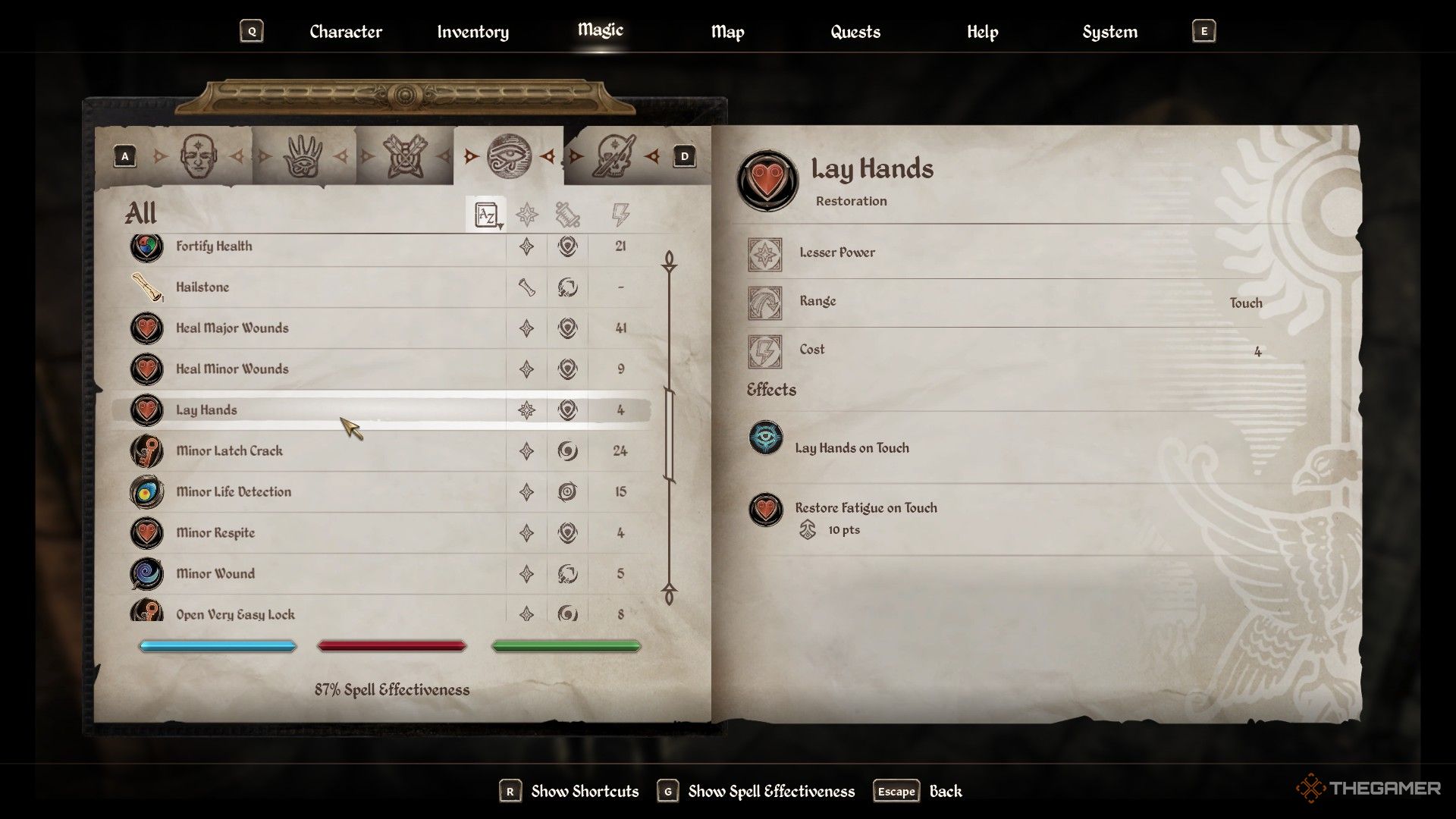Open the Help tab
This screenshot has height=819, width=1456.
tap(982, 32)
